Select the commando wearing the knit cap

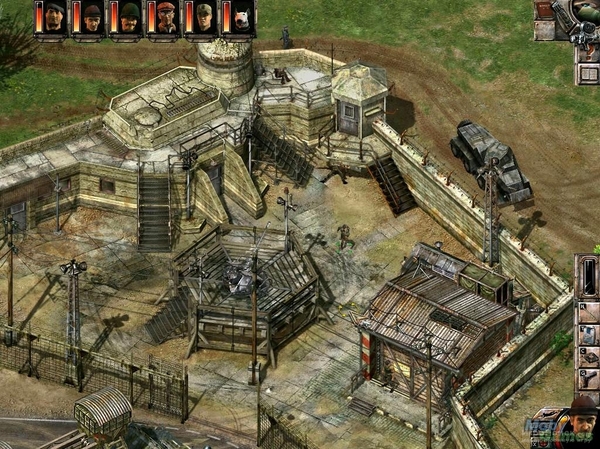click(x=92, y=18)
